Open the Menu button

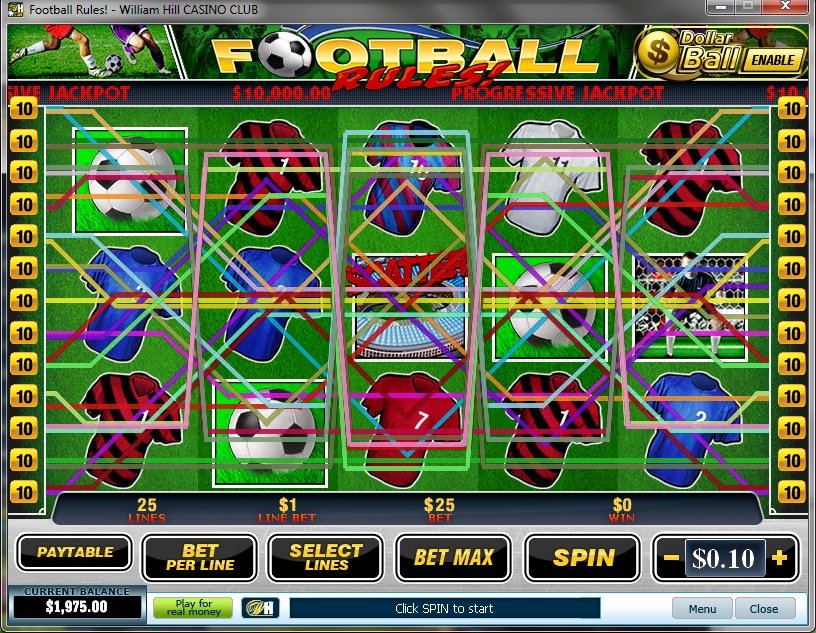[702, 608]
